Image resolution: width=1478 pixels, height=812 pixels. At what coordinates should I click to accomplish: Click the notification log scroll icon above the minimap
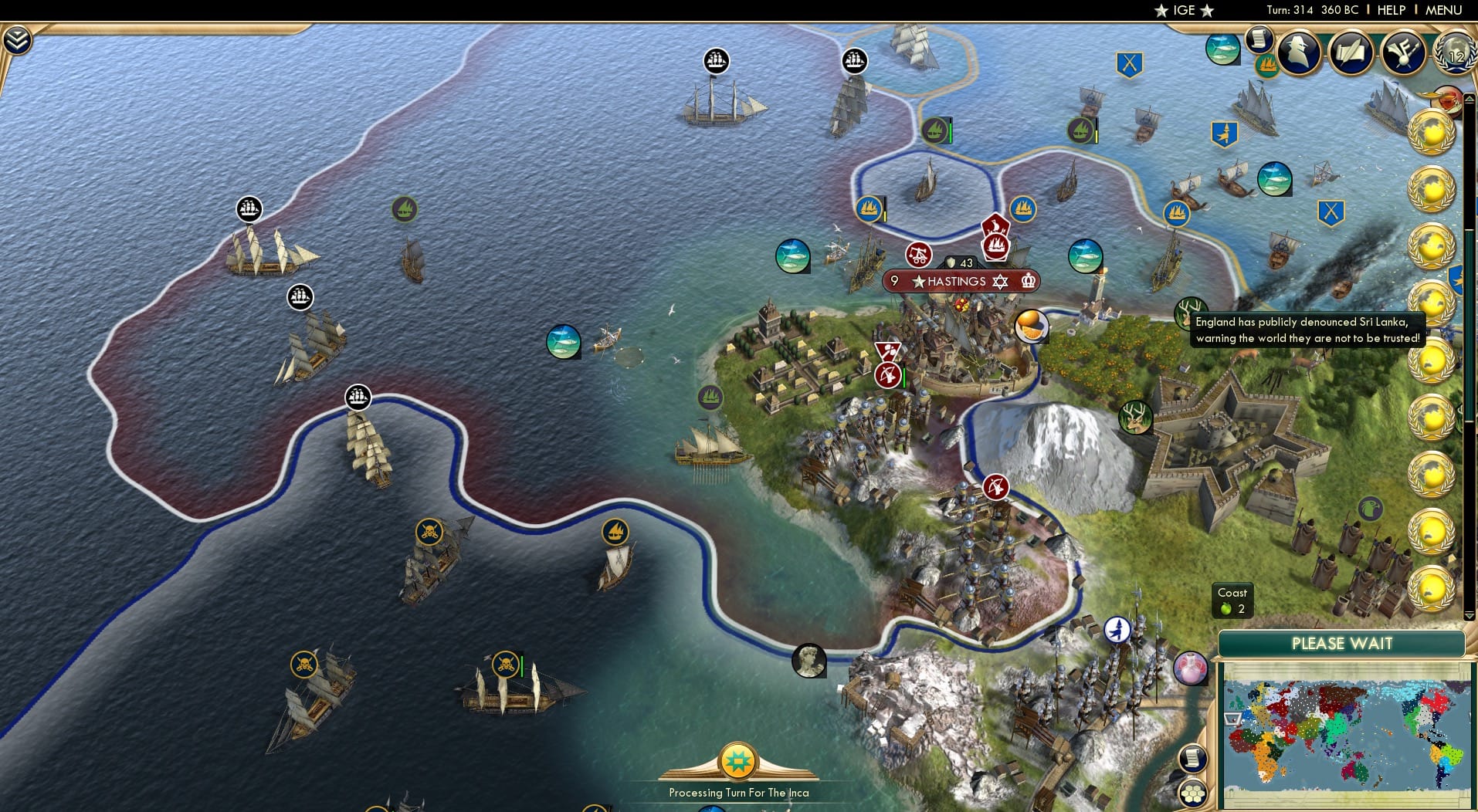coord(1194,758)
